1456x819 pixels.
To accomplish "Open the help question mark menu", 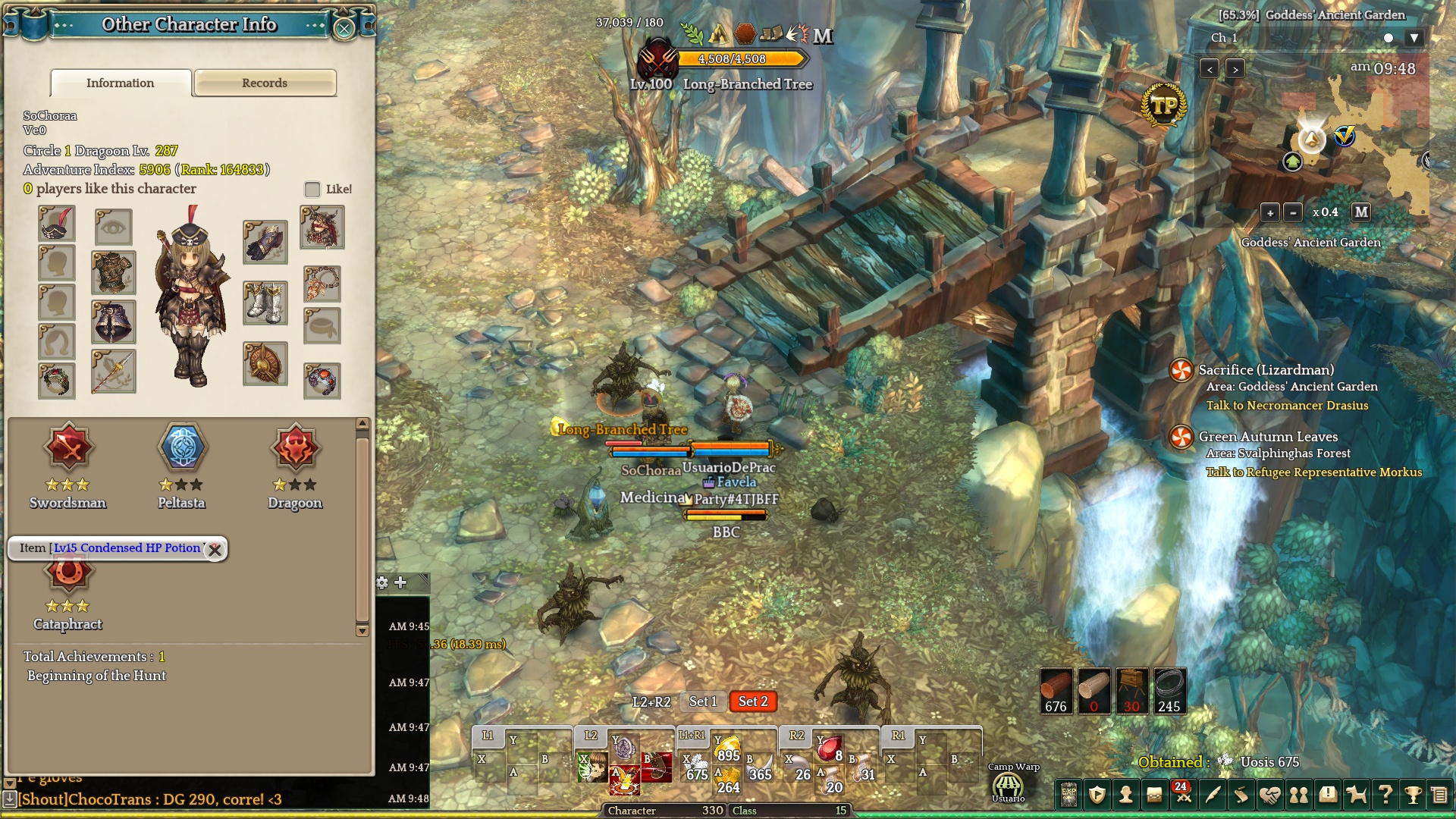I will point(1385,794).
